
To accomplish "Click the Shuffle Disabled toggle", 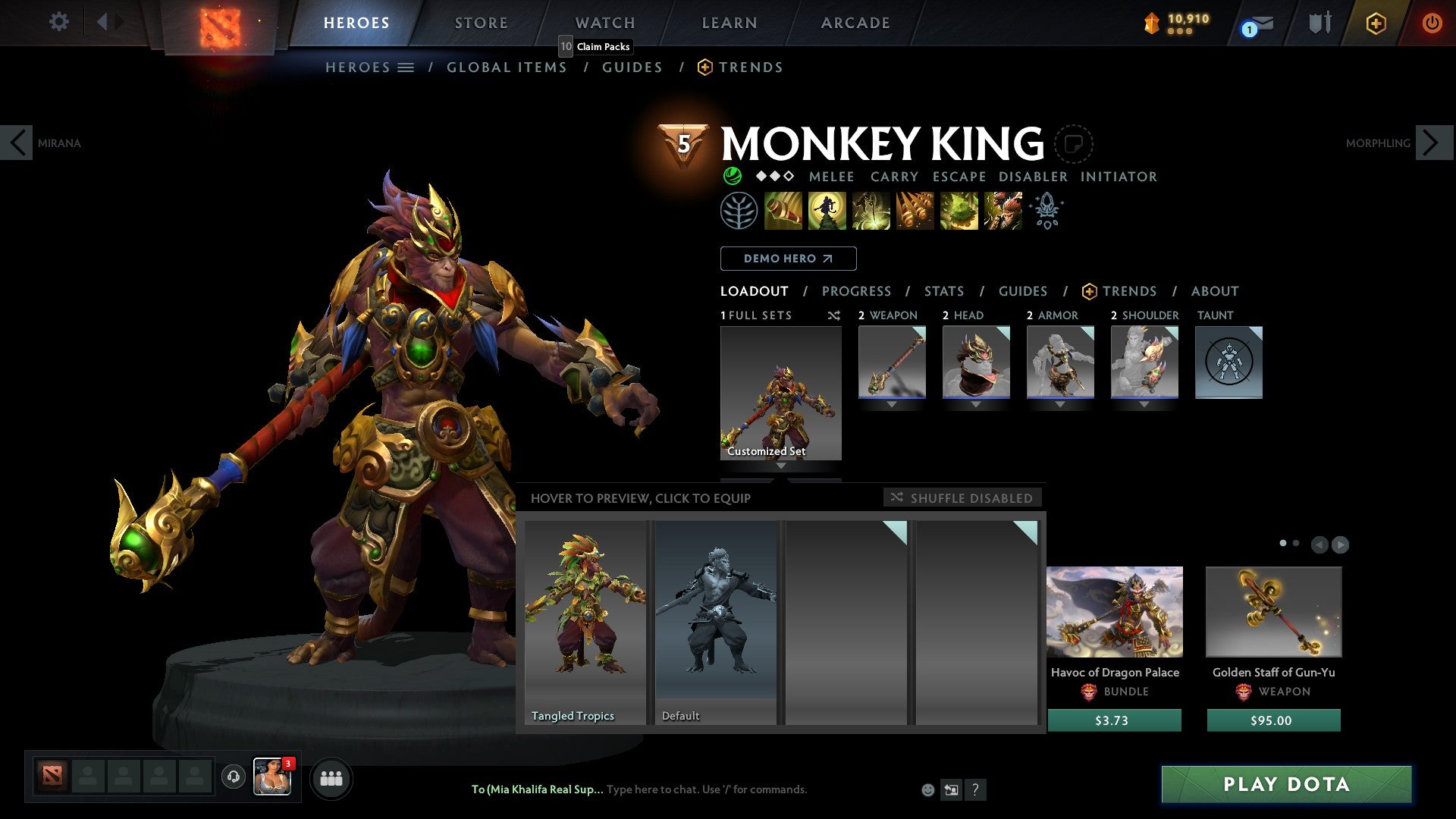I will click(962, 497).
